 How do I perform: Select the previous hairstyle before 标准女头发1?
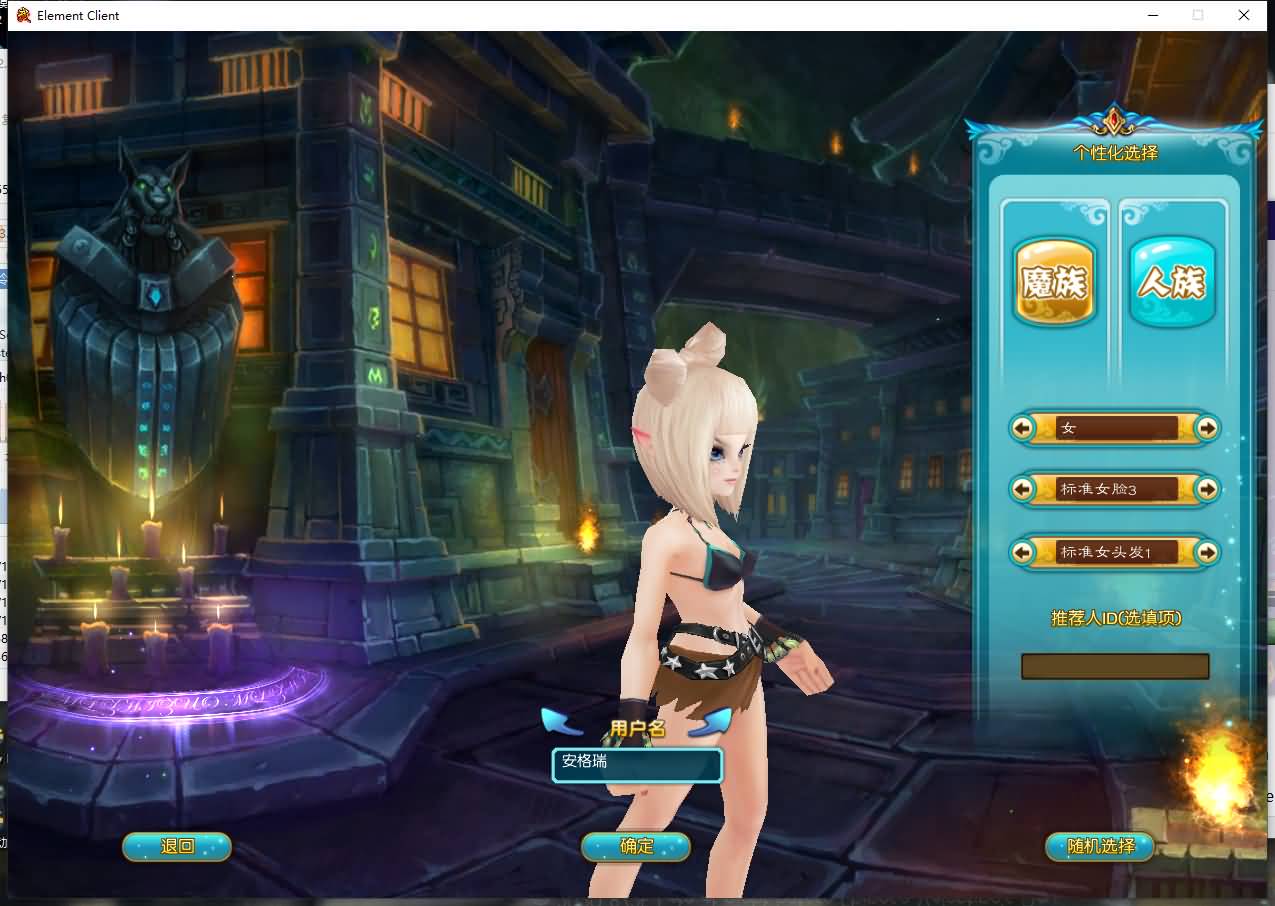click(x=1022, y=552)
